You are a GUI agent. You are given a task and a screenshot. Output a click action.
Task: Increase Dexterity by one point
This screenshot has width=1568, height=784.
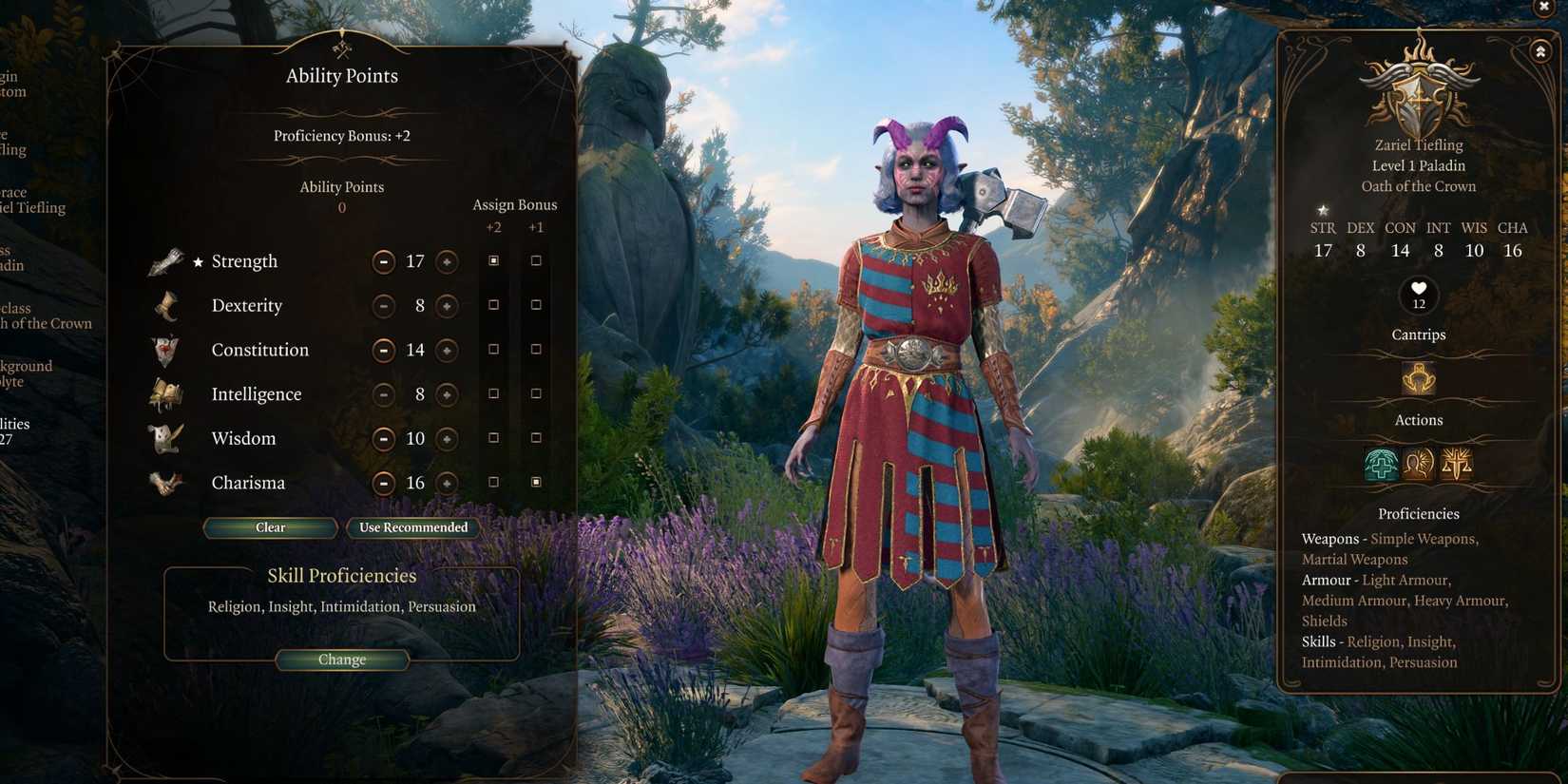[x=447, y=306]
